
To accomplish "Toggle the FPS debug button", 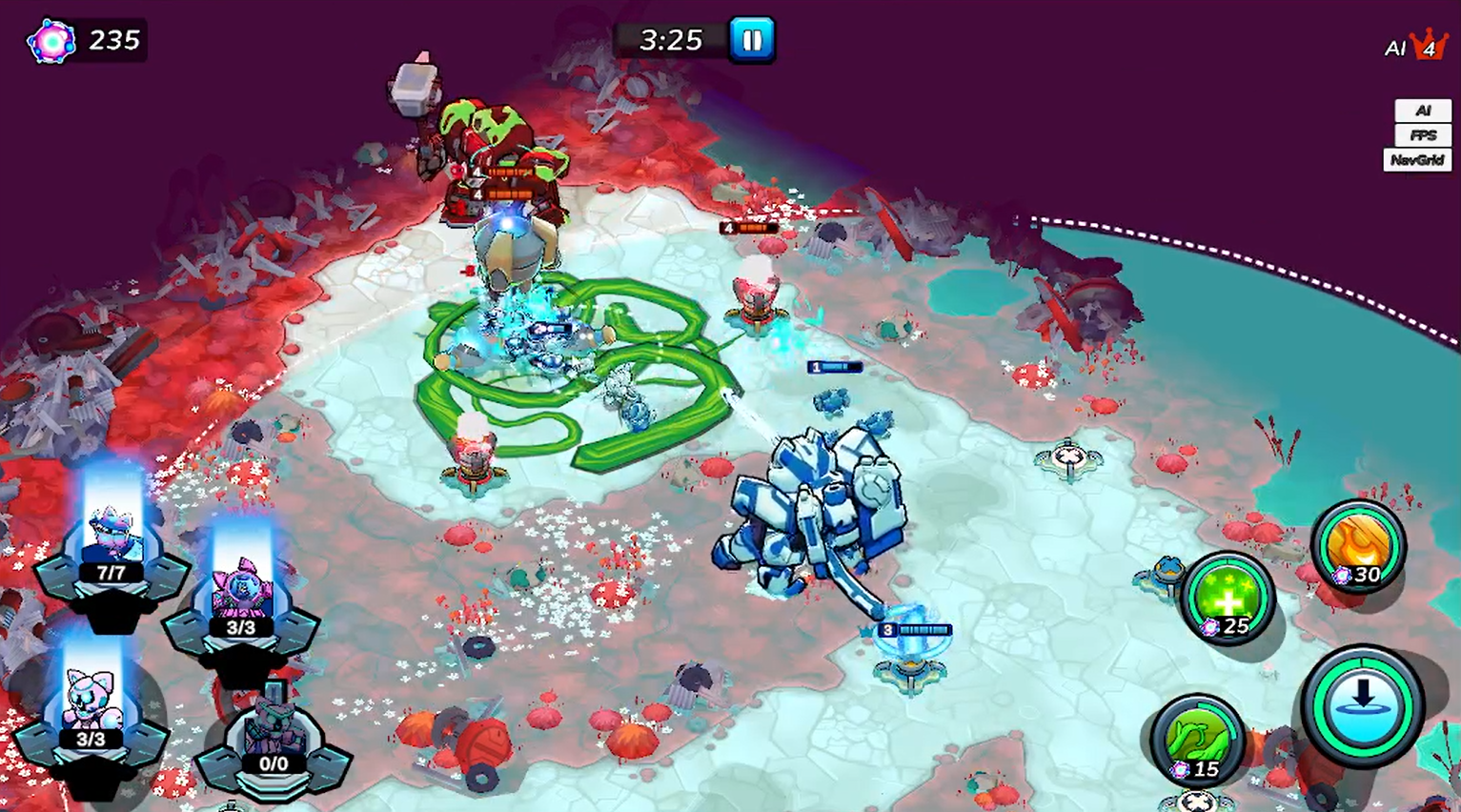I will [1422, 135].
